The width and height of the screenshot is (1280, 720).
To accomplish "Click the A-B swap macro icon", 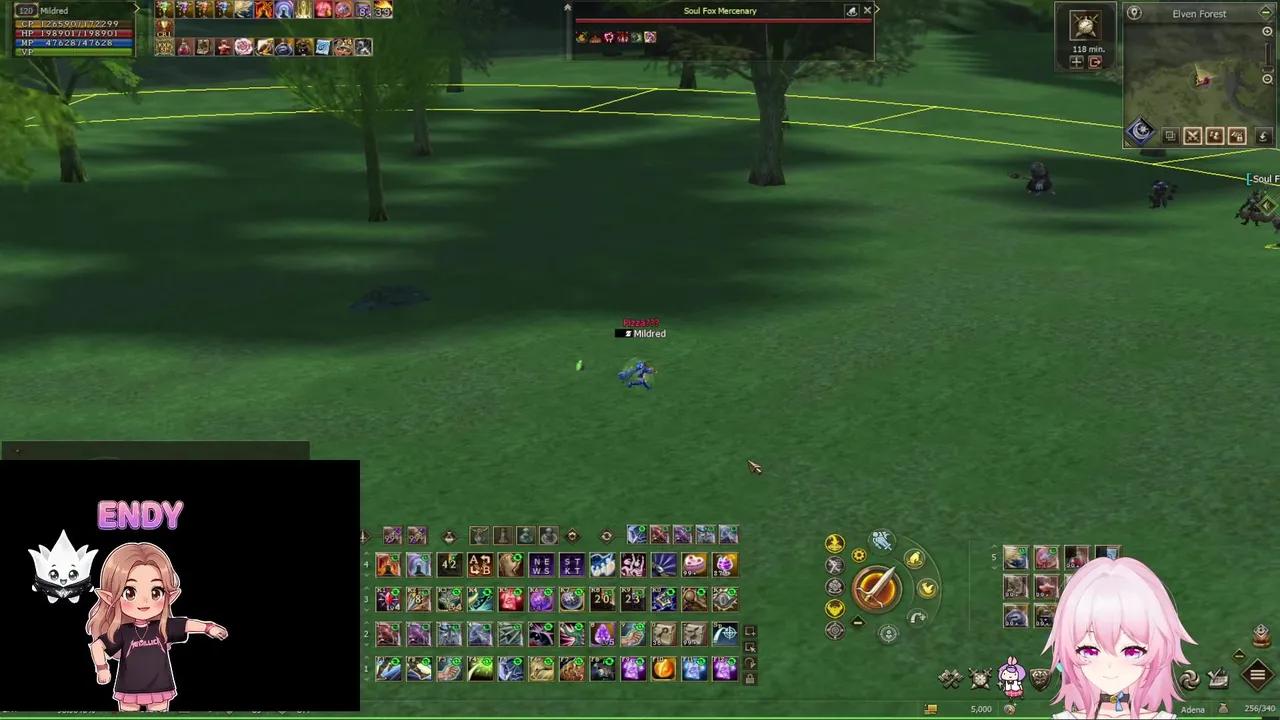I will tap(480, 565).
